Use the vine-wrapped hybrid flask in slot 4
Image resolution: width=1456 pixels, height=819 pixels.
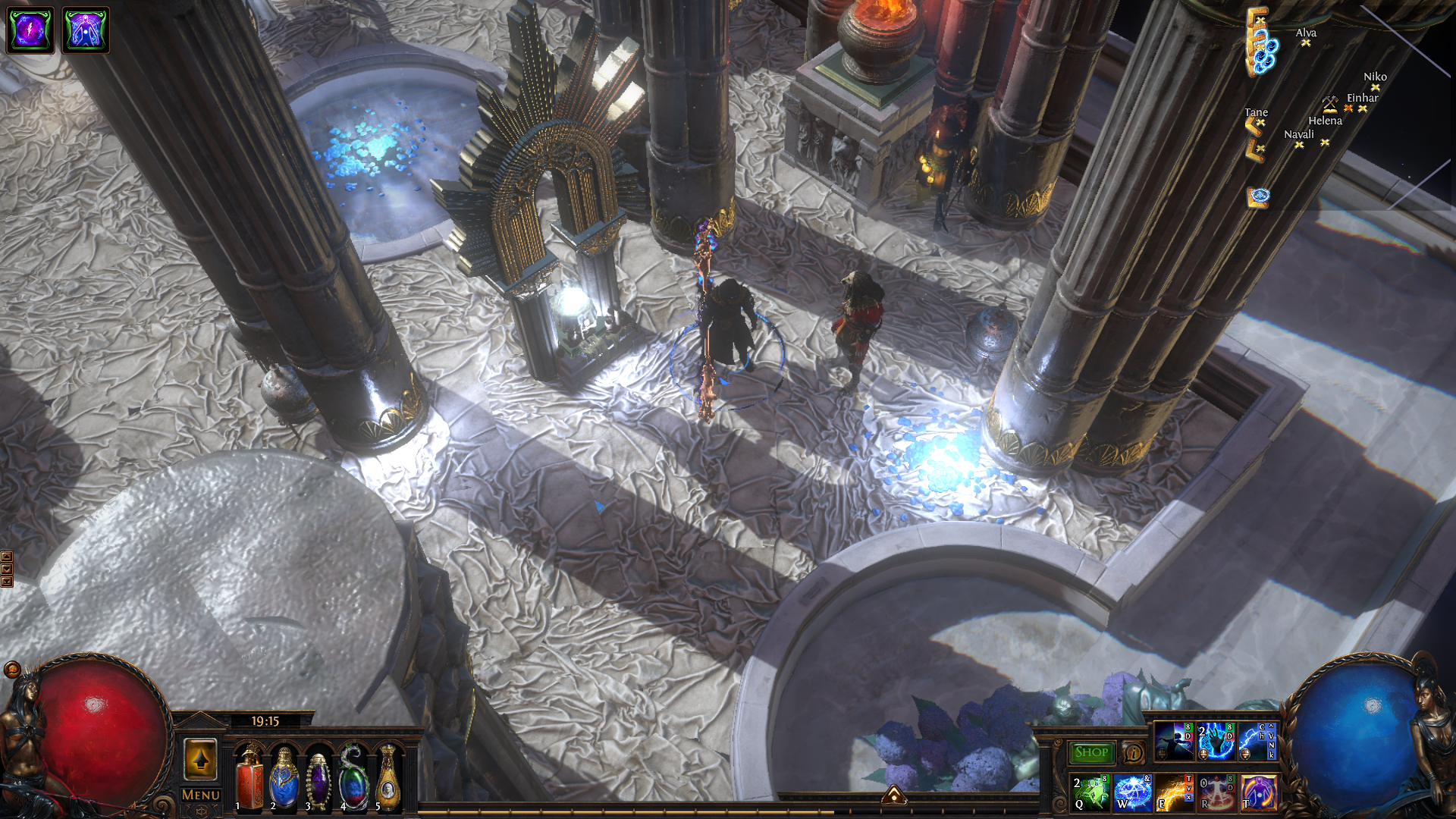pyautogui.click(x=354, y=779)
